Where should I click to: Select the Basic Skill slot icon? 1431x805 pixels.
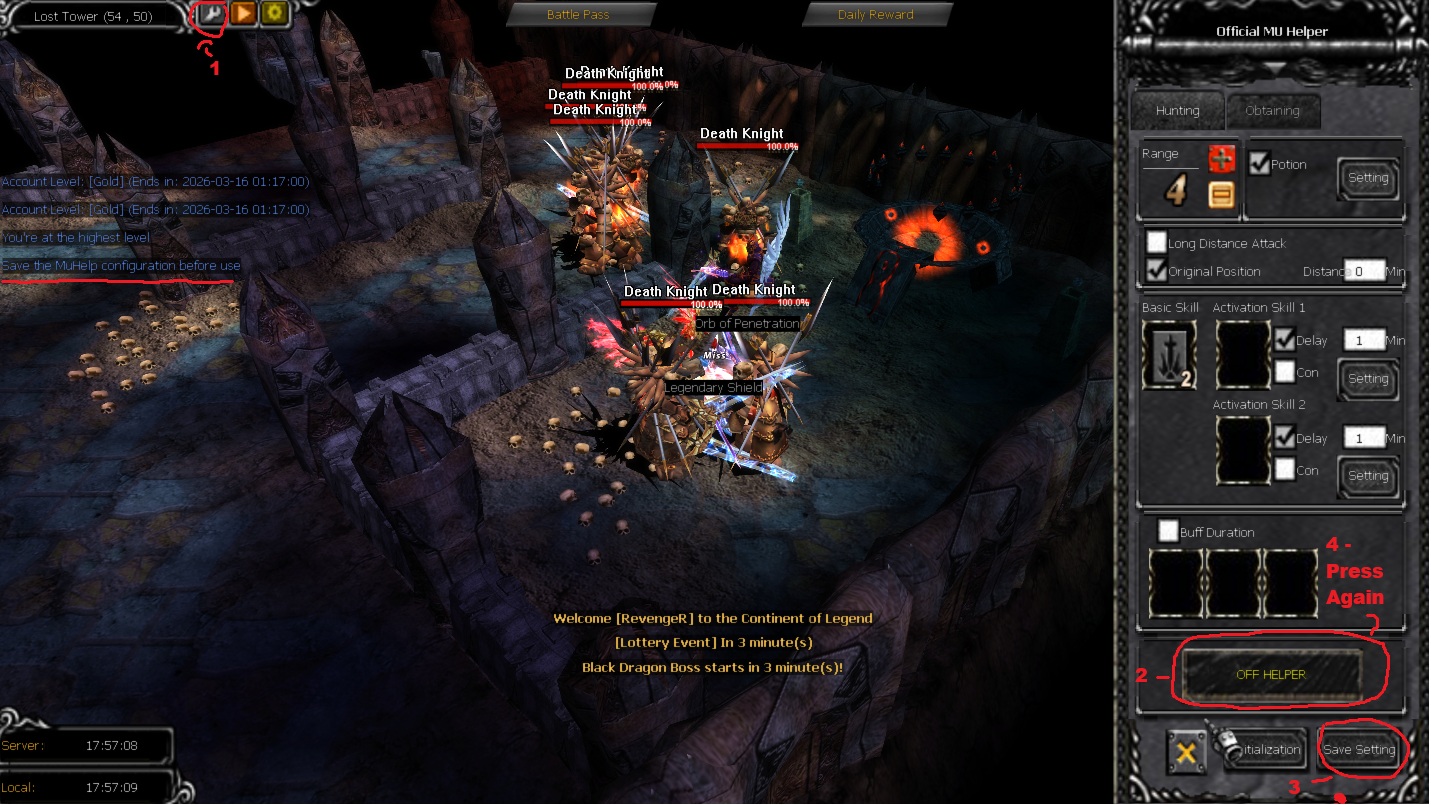tap(1169, 356)
